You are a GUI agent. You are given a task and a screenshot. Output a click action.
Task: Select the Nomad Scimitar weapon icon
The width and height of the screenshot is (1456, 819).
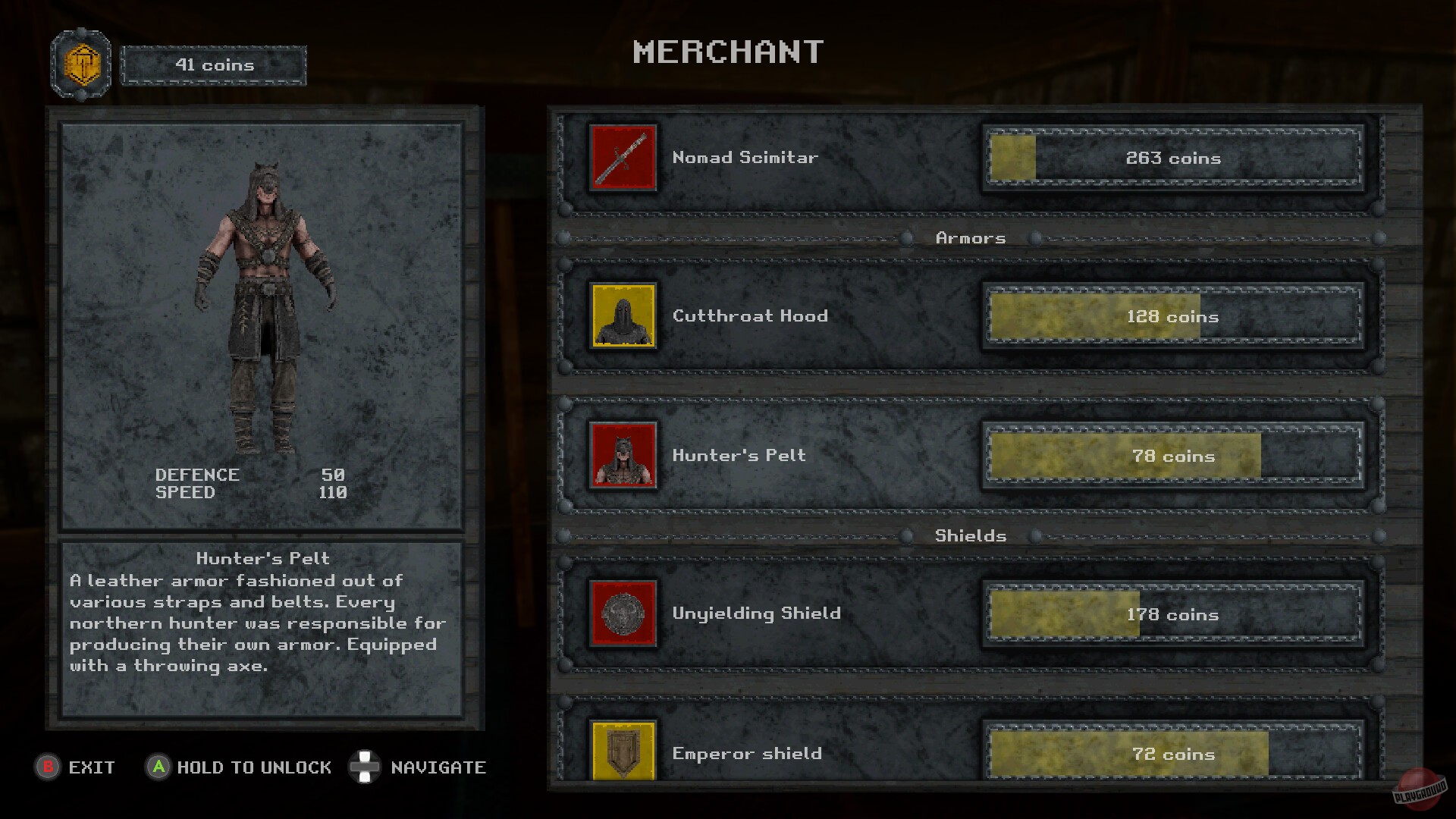(622, 157)
